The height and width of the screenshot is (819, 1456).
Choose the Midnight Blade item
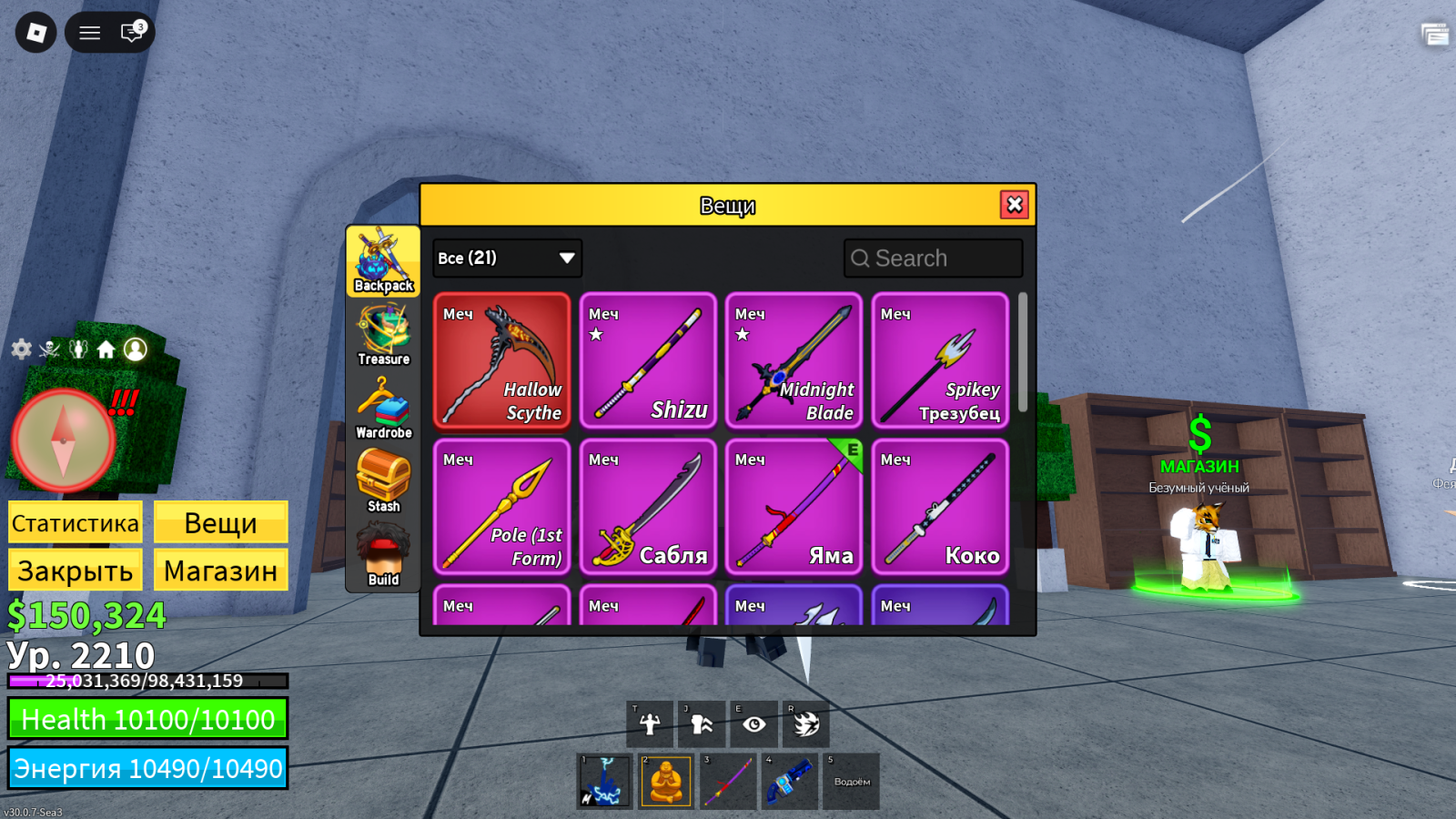(794, 360)
